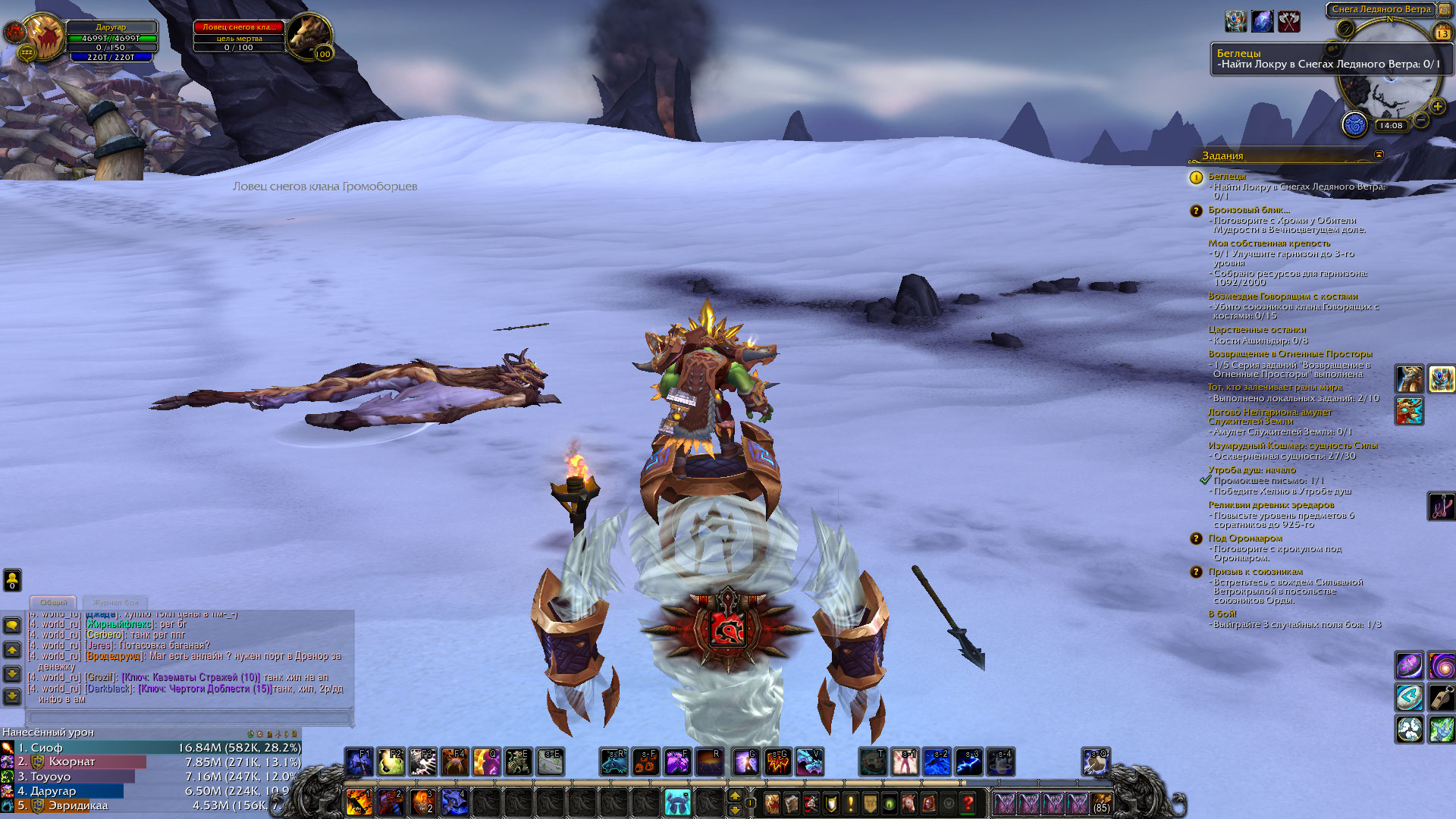
Task: Collapse the Задания quest tracker
Action: pyautogui.click(x=1379, y=155)
